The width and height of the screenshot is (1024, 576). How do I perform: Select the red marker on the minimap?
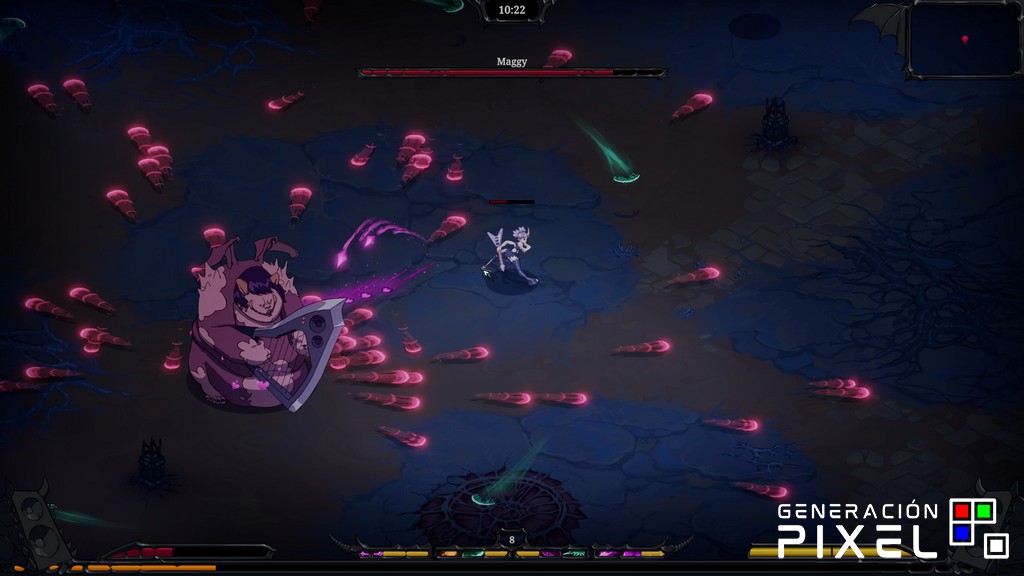[965, 39]
